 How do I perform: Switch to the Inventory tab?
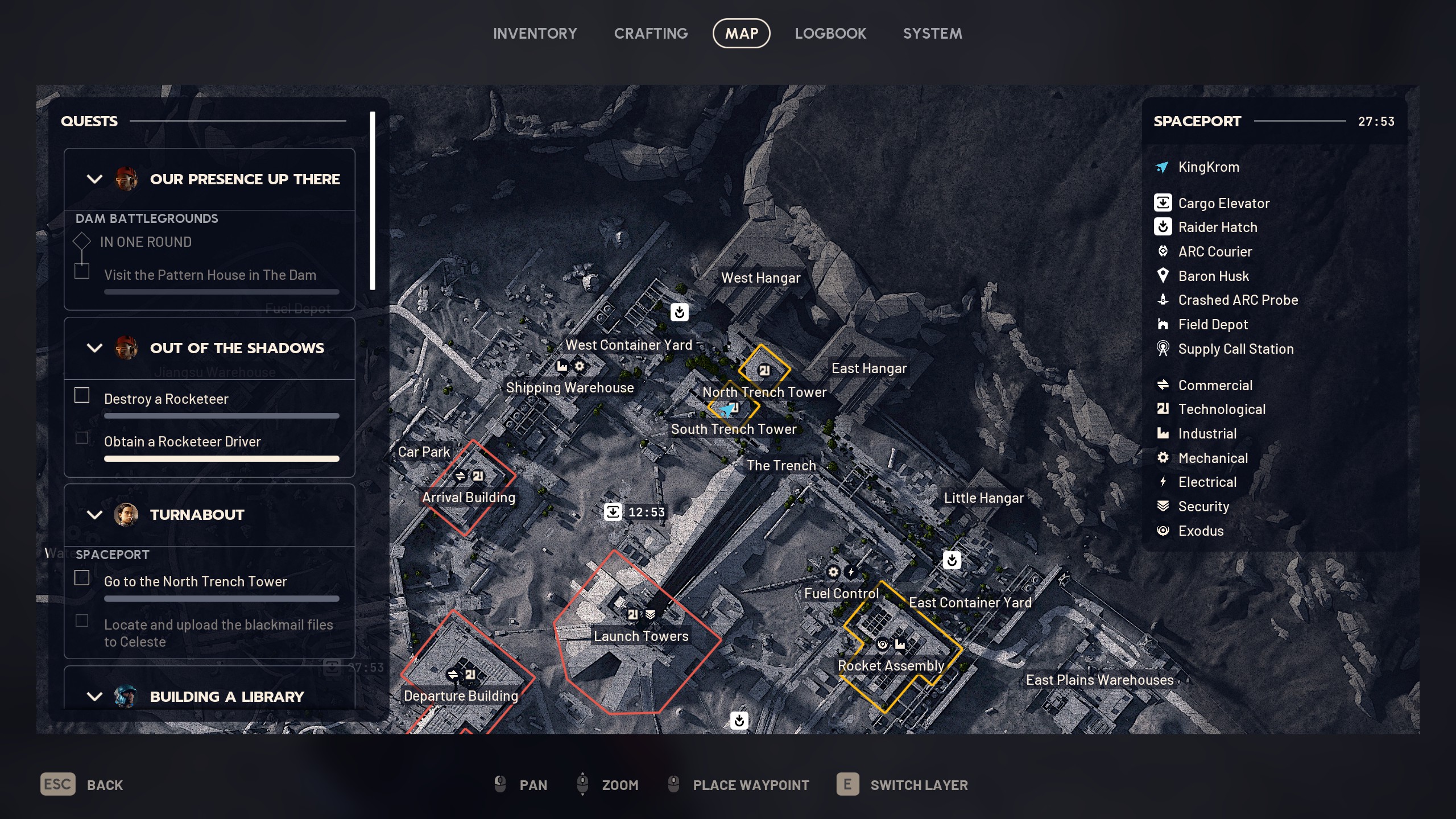[535, 33]
